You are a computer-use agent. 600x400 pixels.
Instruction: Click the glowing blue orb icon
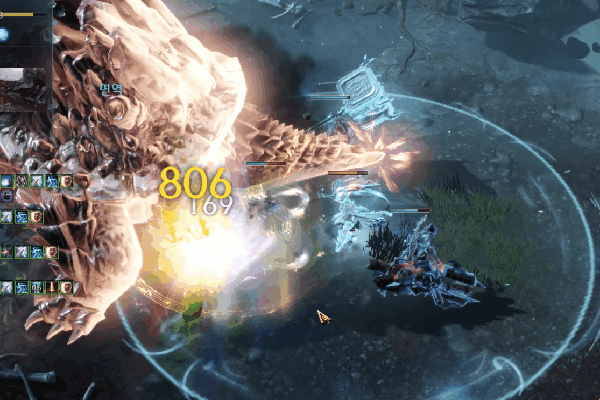pyautogui.click(x=5, y=35)
